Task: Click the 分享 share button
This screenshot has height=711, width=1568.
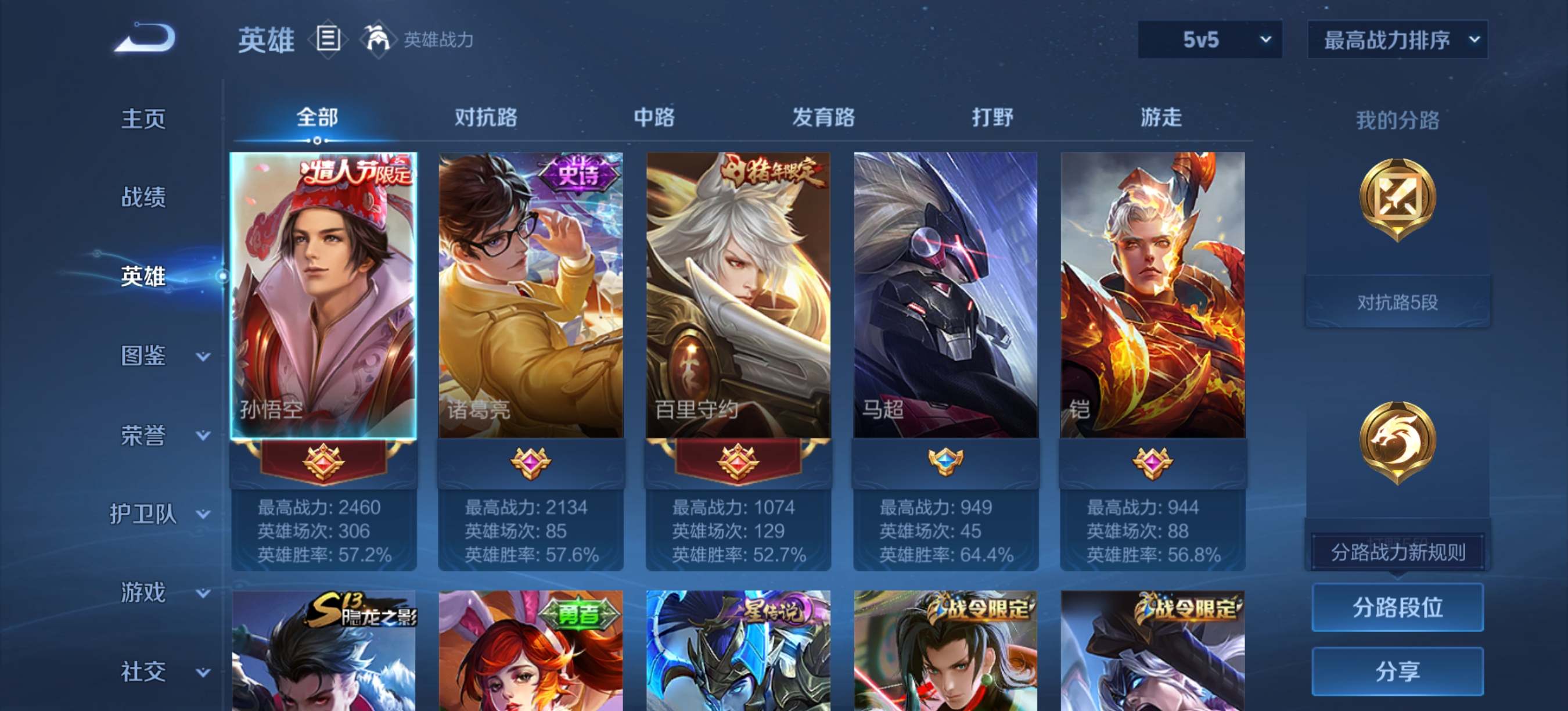Action: [1397, 671]
